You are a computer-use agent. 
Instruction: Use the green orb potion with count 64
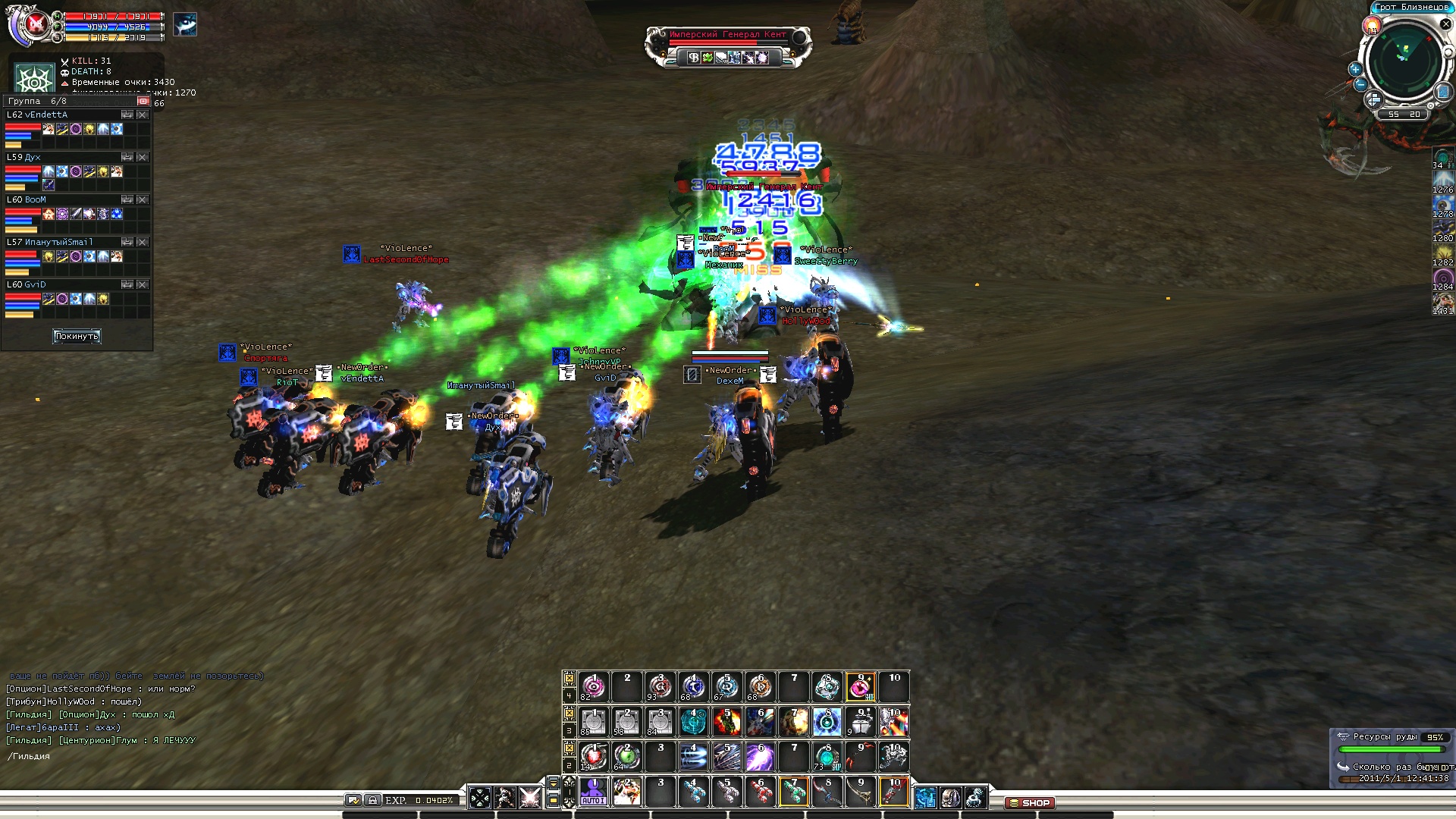pyautogui.click(x=626, y=757)
